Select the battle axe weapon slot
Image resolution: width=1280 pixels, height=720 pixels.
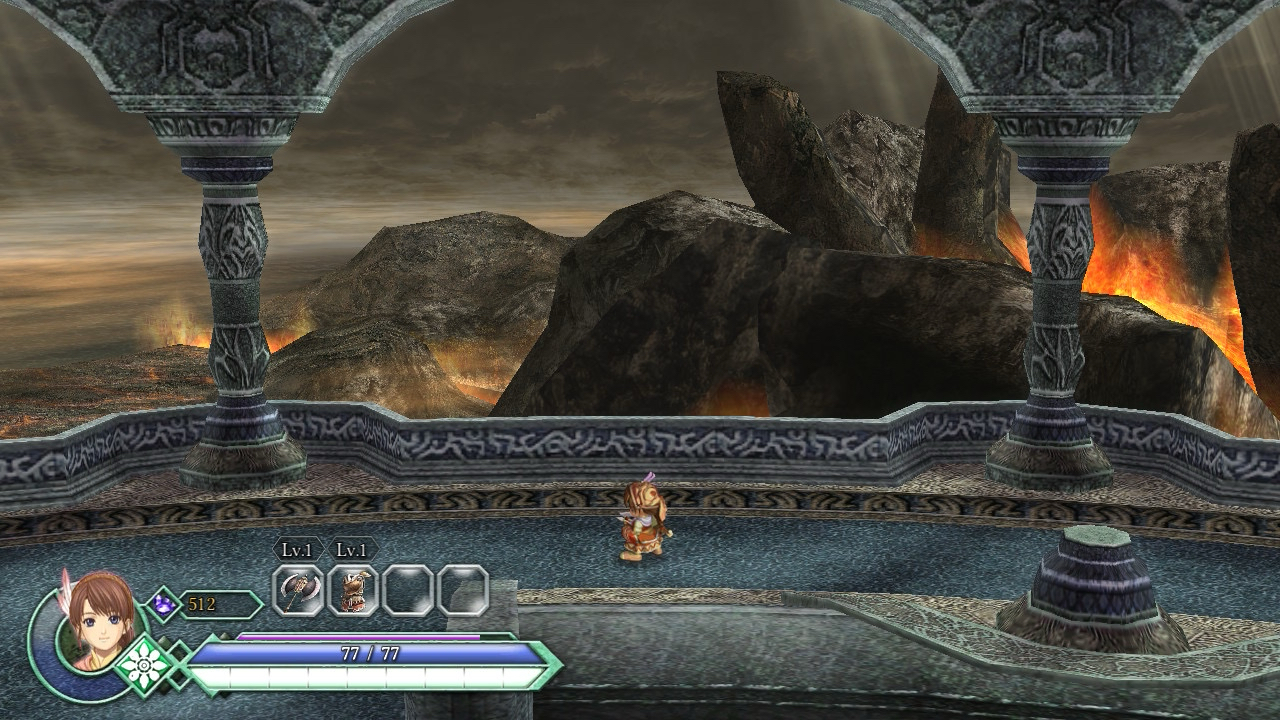298,590
